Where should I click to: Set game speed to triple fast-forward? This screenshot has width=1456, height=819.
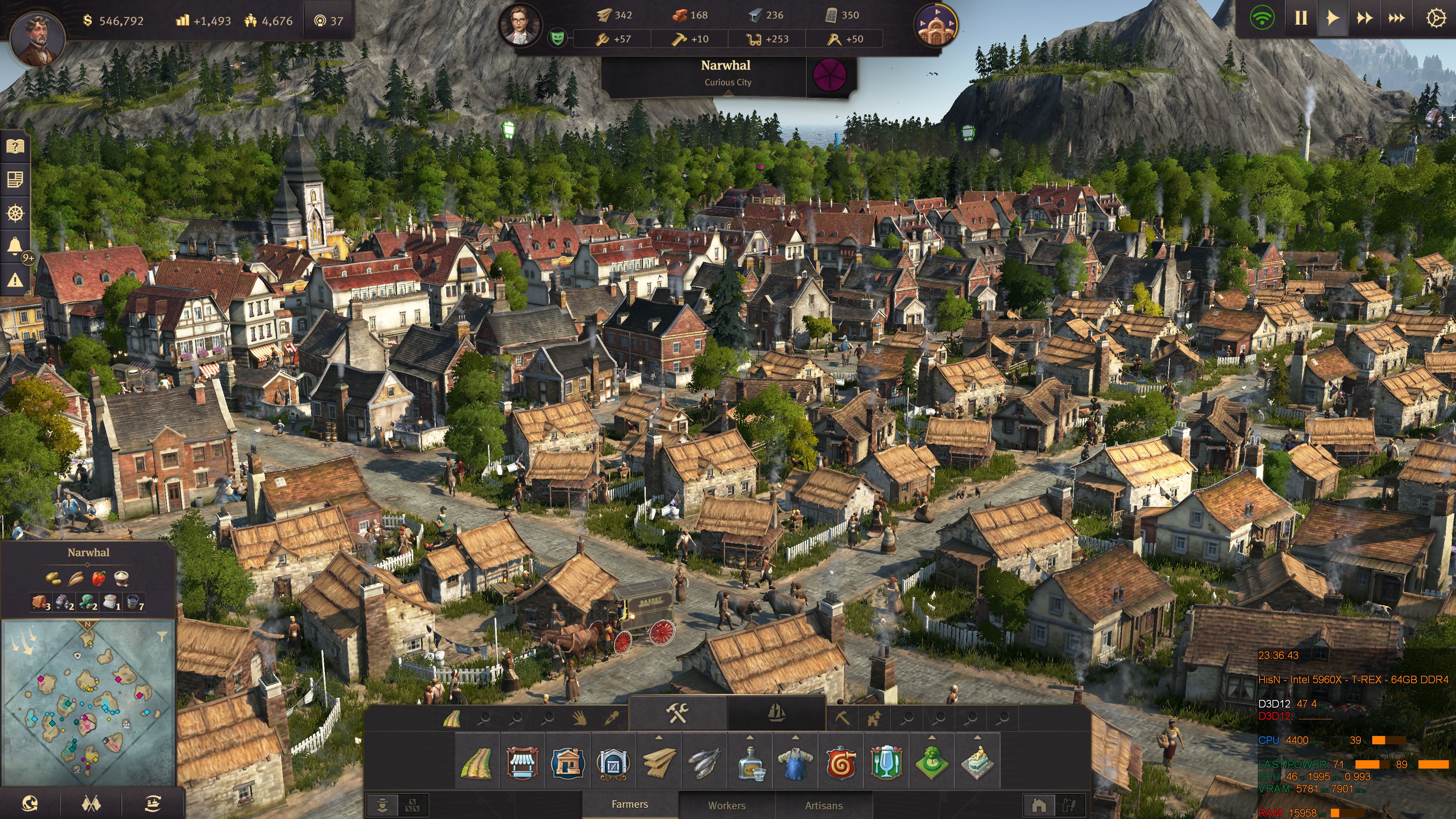1396,19
